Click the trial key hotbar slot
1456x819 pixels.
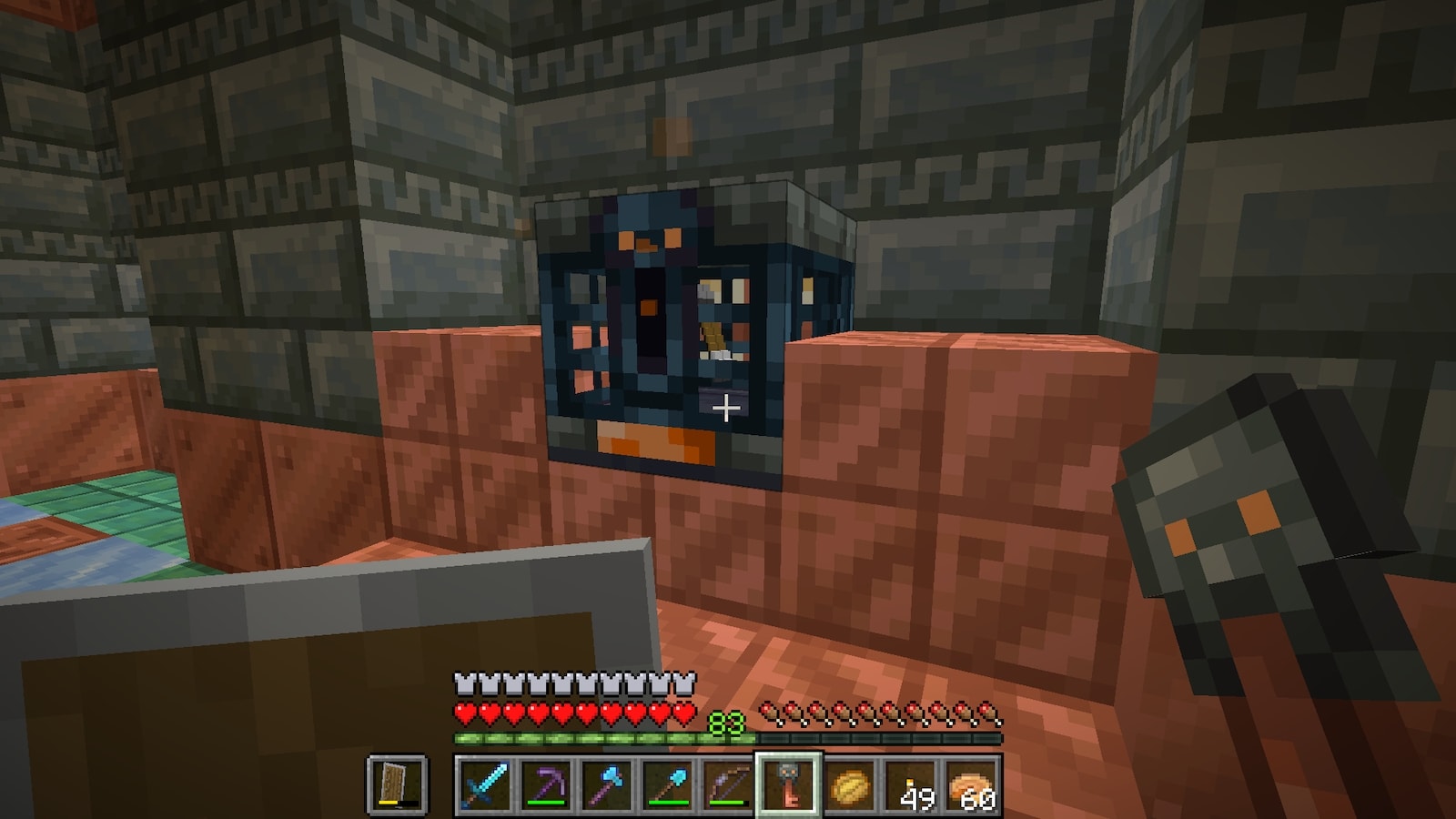pyautogui.click(x=790, y=784)
